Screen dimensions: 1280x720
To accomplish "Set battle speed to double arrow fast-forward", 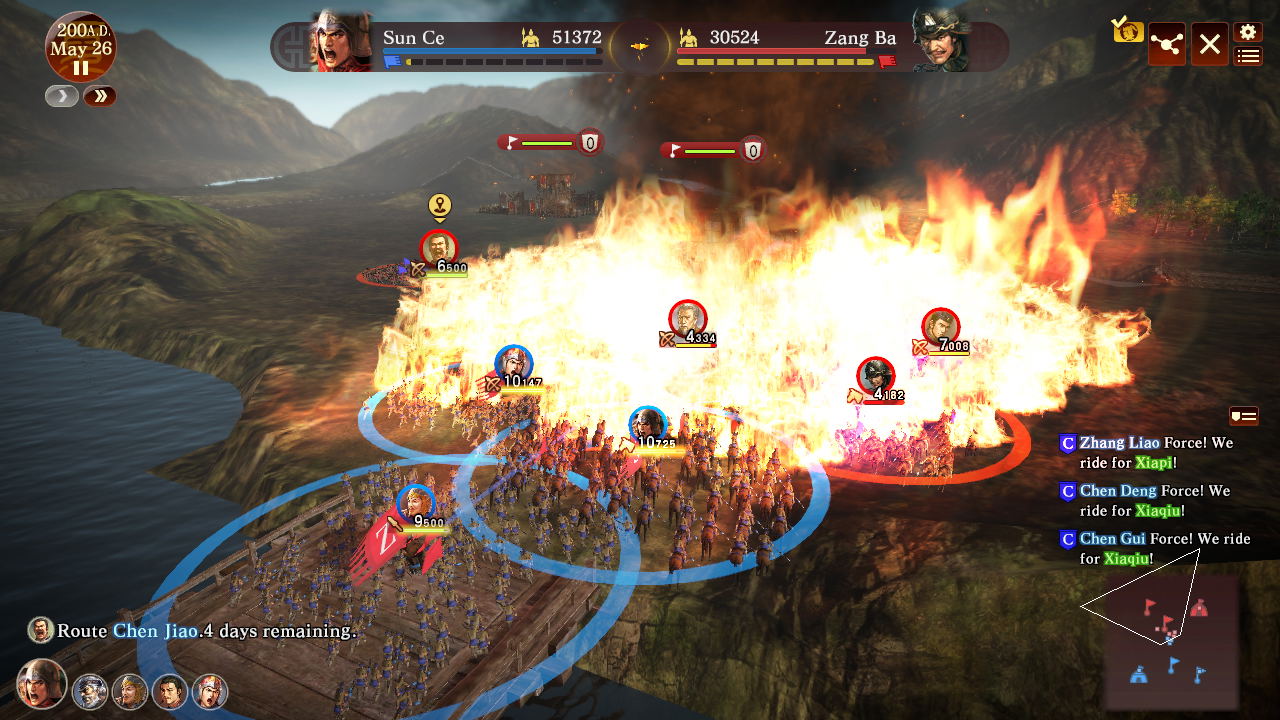I will pyautogui.click(x=100, y=96).
